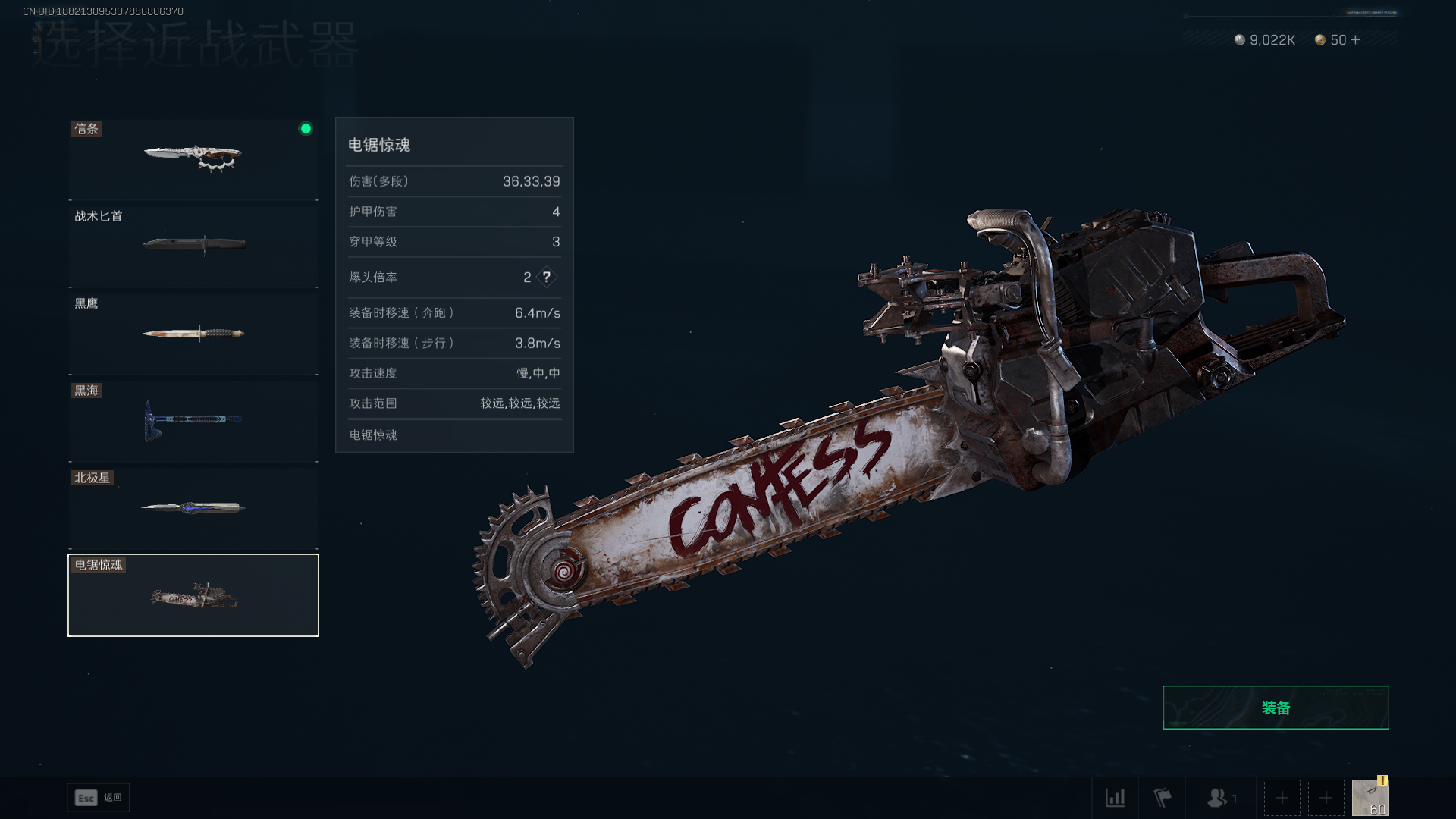This screenshot has height=819, width=1456.
Task: Choose the 北极星 blade entry
Action: pyautogui.click(x=193, y=508)
